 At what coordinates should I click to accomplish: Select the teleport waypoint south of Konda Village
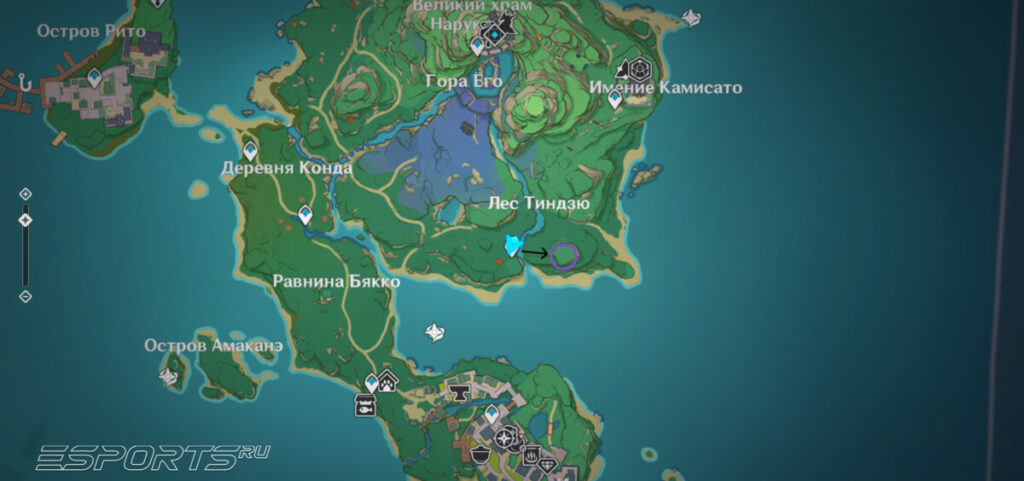[x=305, y=214]
